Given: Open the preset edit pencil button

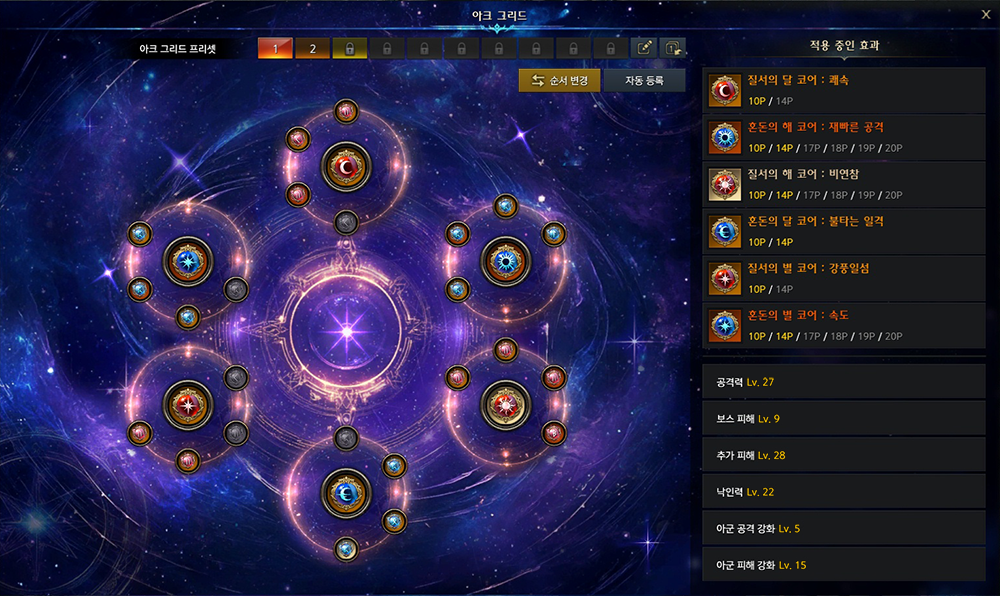Looking at the screenshot, I should 645,48.
